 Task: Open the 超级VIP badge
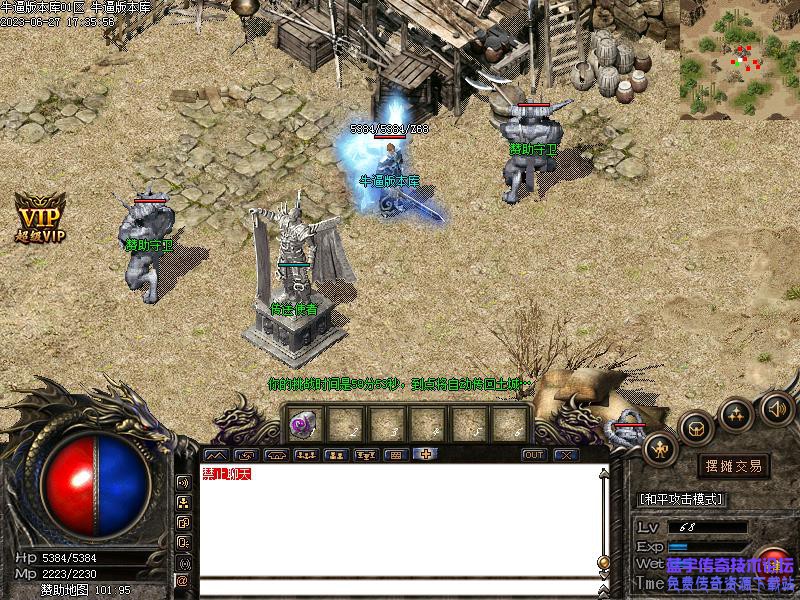tap(39, 219)
